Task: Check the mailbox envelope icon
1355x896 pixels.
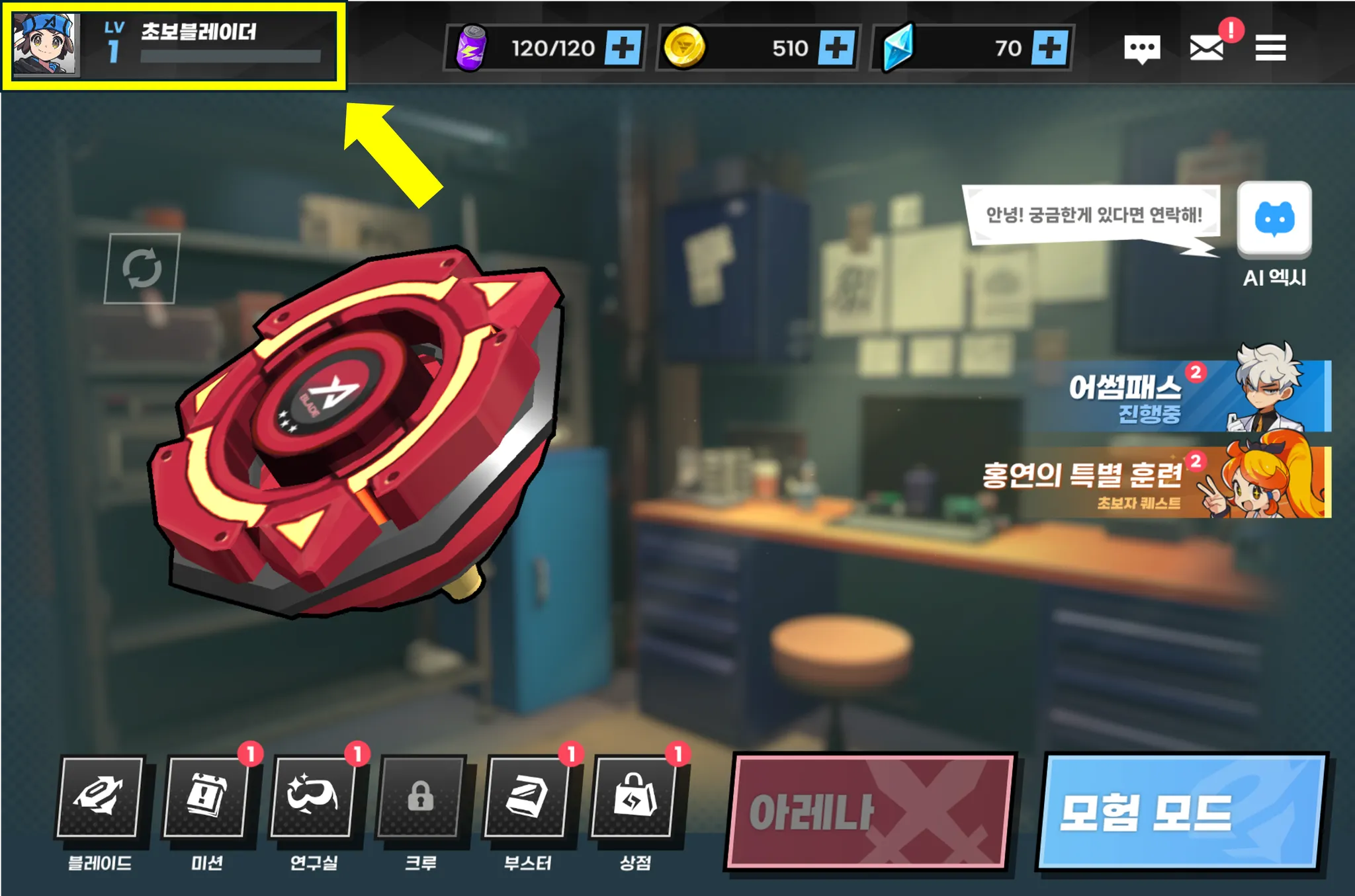Action: tap(1206, 48)
